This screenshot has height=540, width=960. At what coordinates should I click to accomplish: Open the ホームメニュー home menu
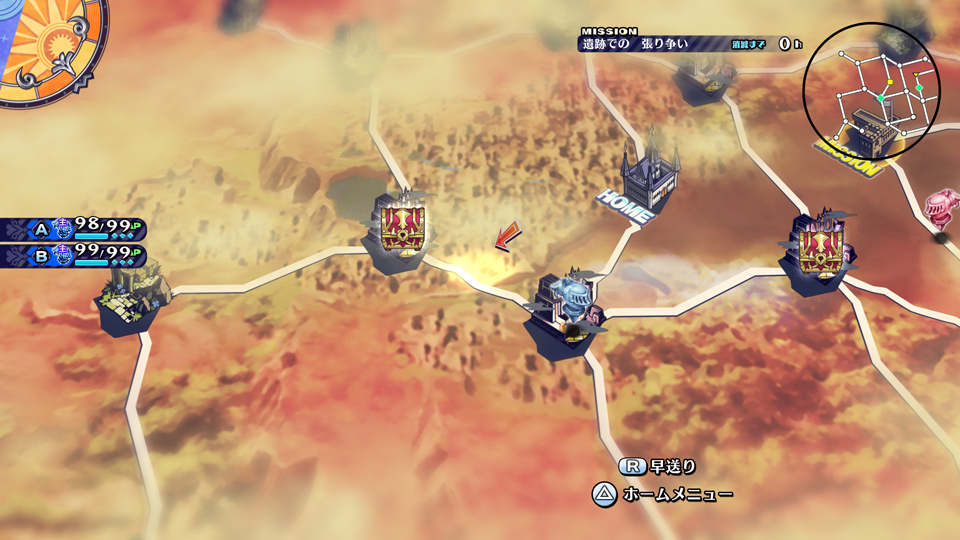pos(663,494)
